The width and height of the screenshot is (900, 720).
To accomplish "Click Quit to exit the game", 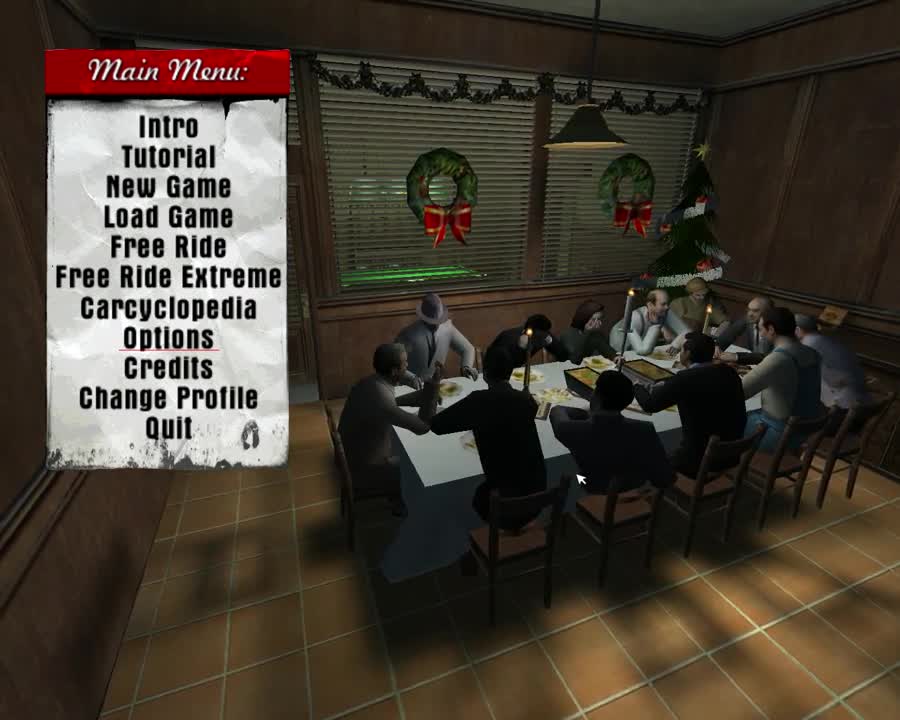I will [x=168, y=428].
